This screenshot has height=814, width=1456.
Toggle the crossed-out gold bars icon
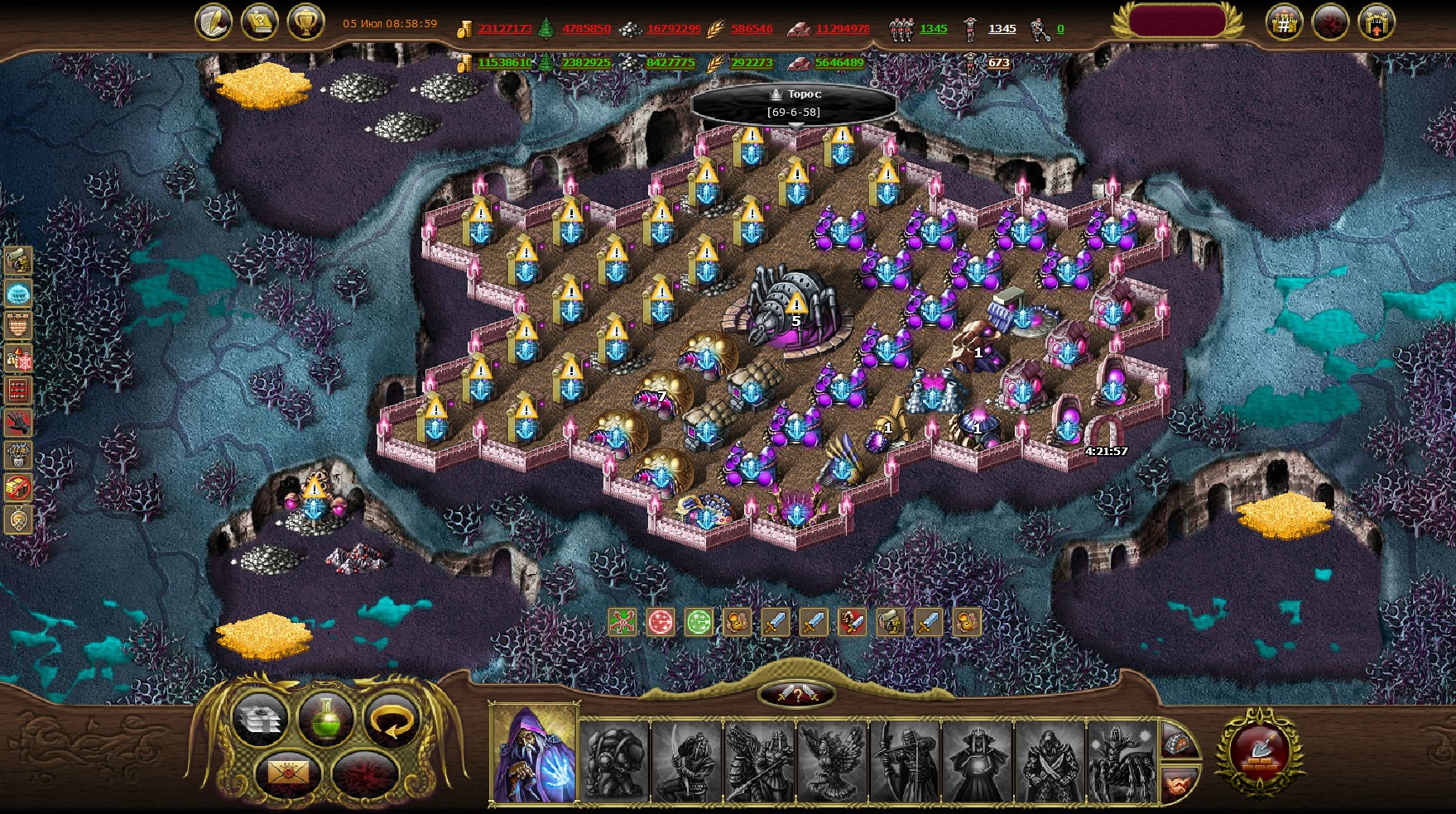pyautogui.click(x=18, y=487)
